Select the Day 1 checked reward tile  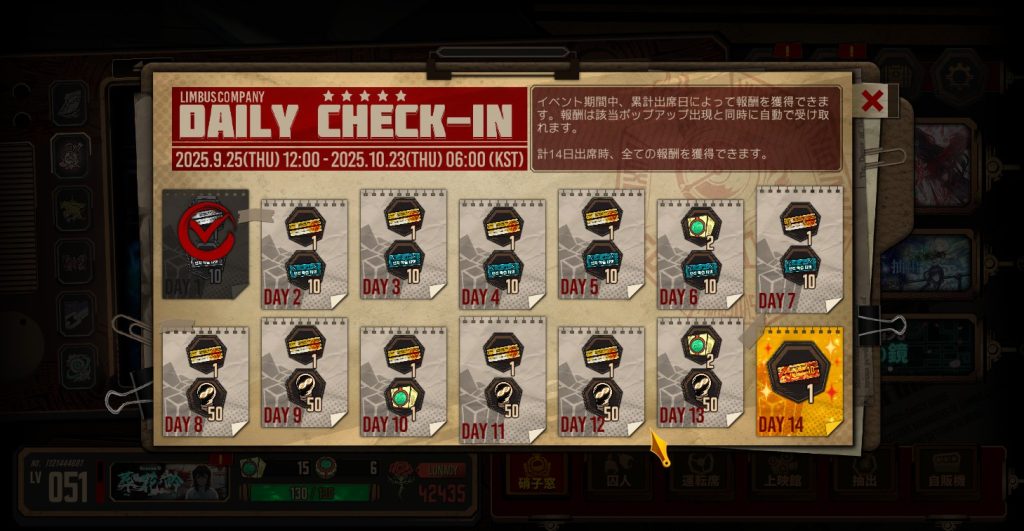click(x=205, y=245)
